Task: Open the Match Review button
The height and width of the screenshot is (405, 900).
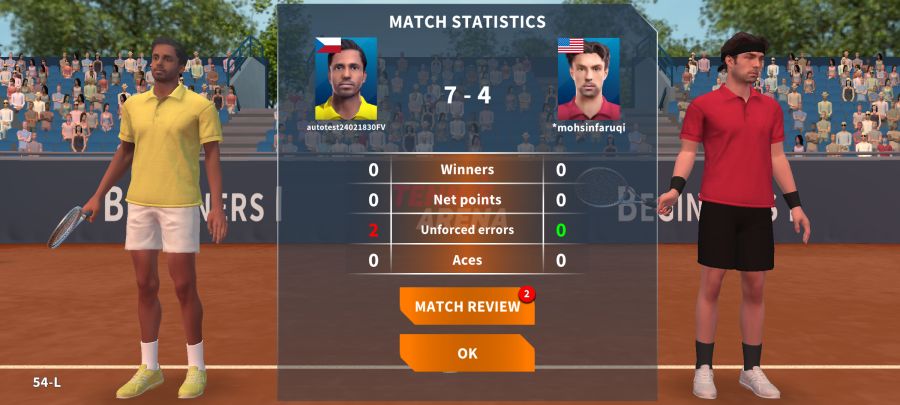Action: [466, 306]
